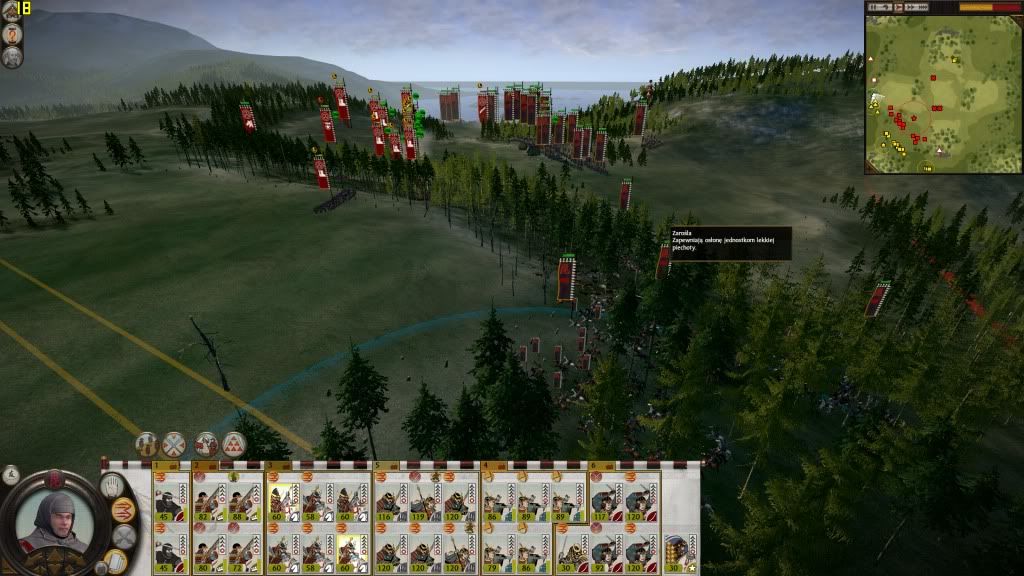The height and width of the screenshot is (576, 1024).
Task: Click the grey advisor face button
Action: (x=11, y=57)
